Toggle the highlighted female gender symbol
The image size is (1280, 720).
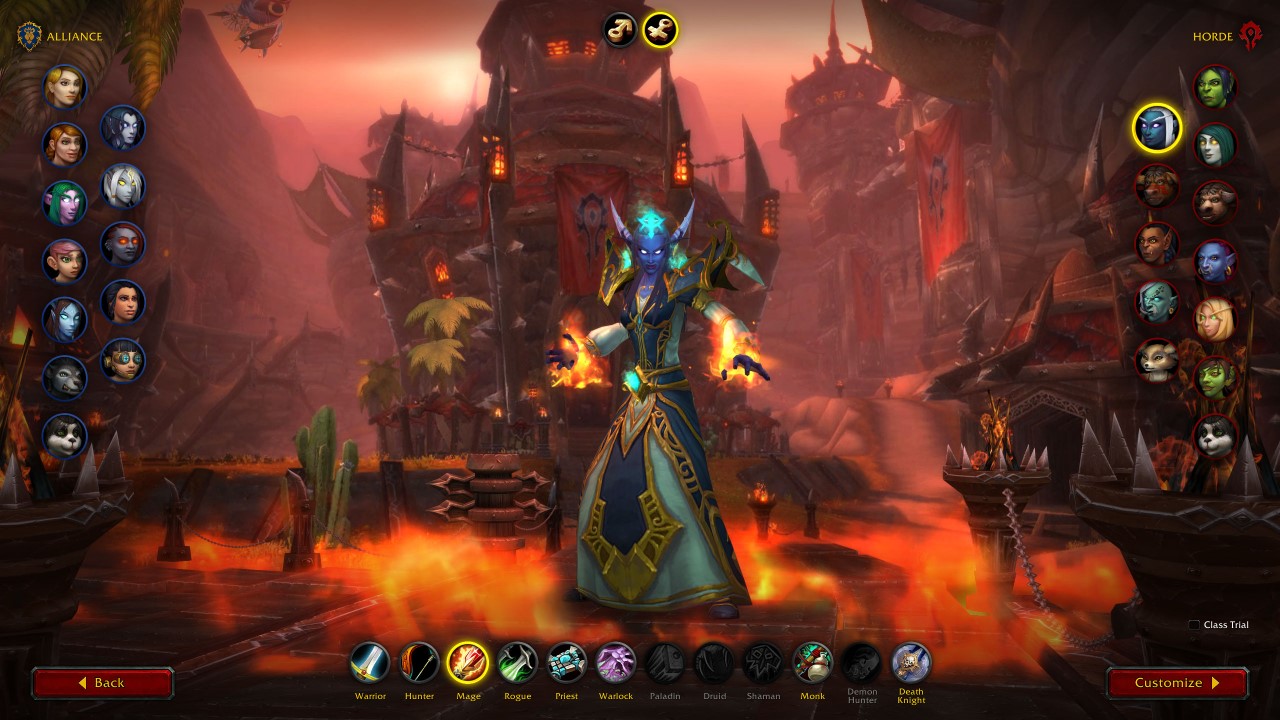pos(658,30)
